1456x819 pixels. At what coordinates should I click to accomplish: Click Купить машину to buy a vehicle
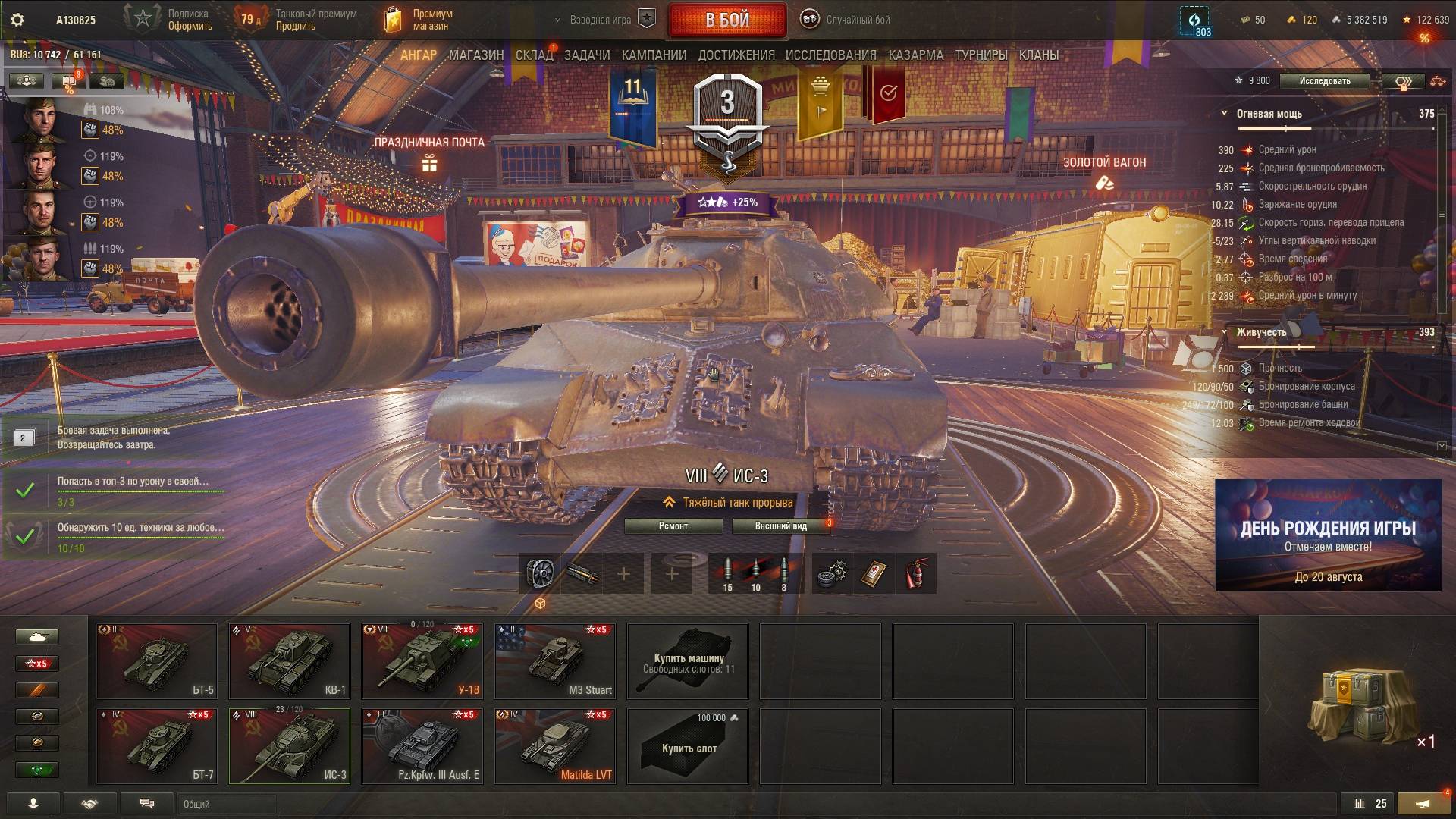pos(687,661)
